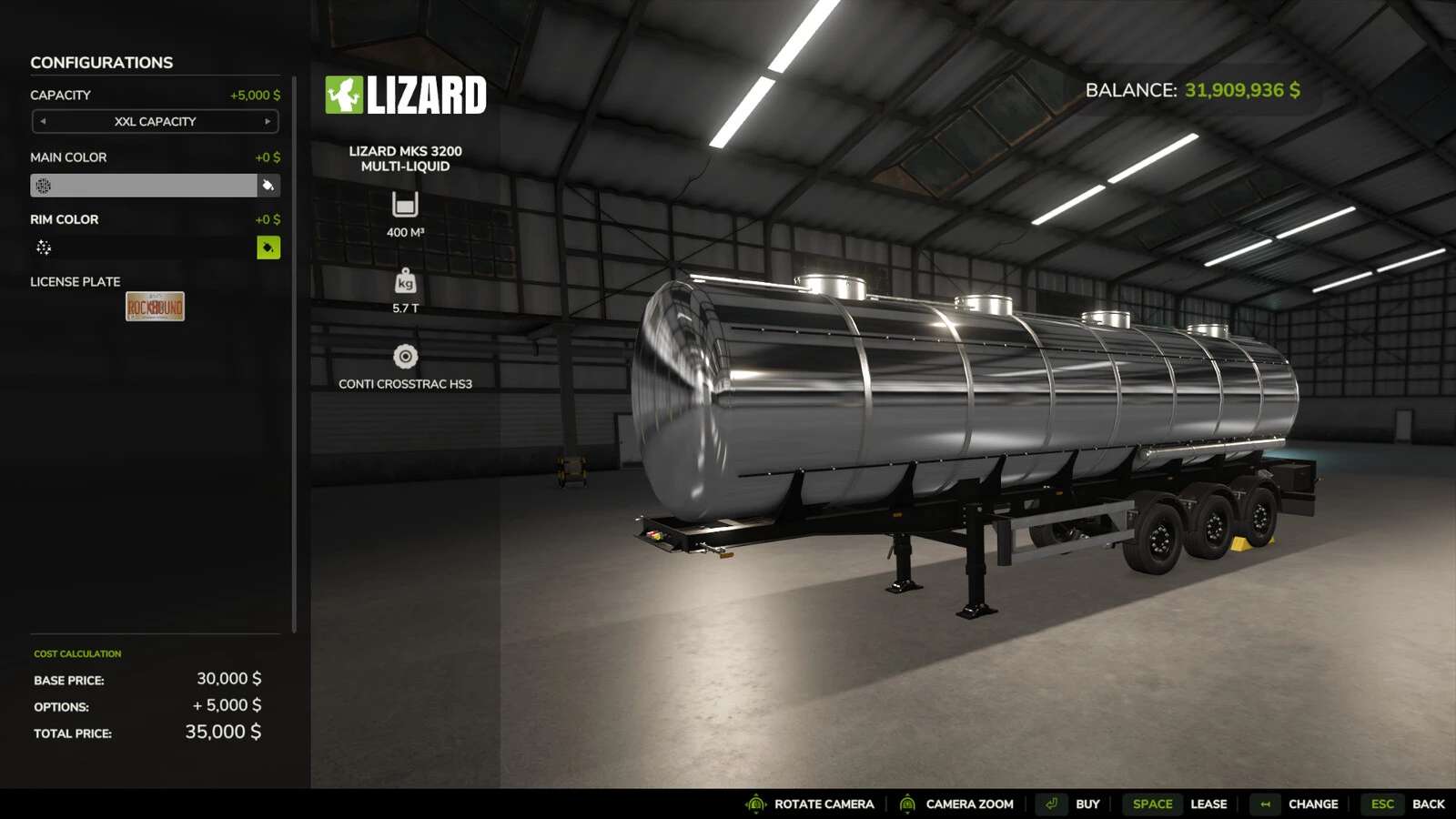Go back from the configuration screen
The height and width of the screenshot is (819, 1456).
(x=1427, y=804)
